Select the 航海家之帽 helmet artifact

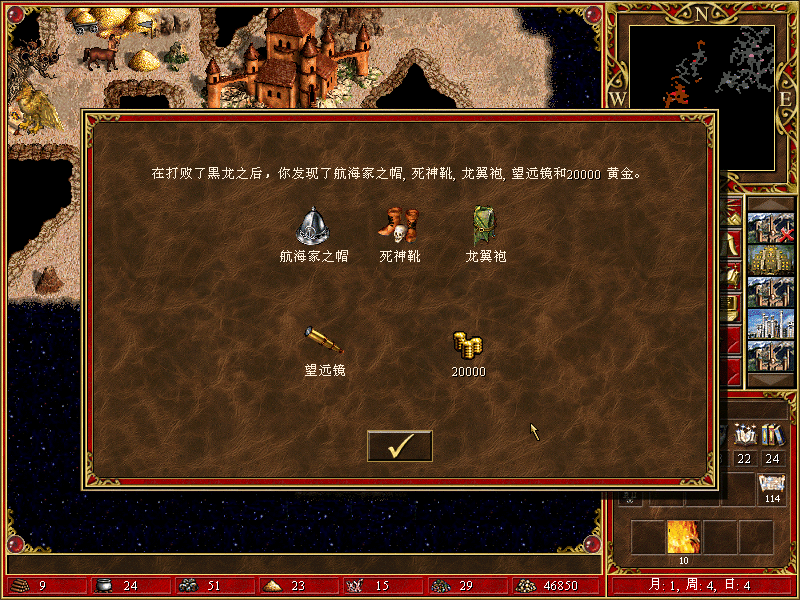tap(313, 226)
